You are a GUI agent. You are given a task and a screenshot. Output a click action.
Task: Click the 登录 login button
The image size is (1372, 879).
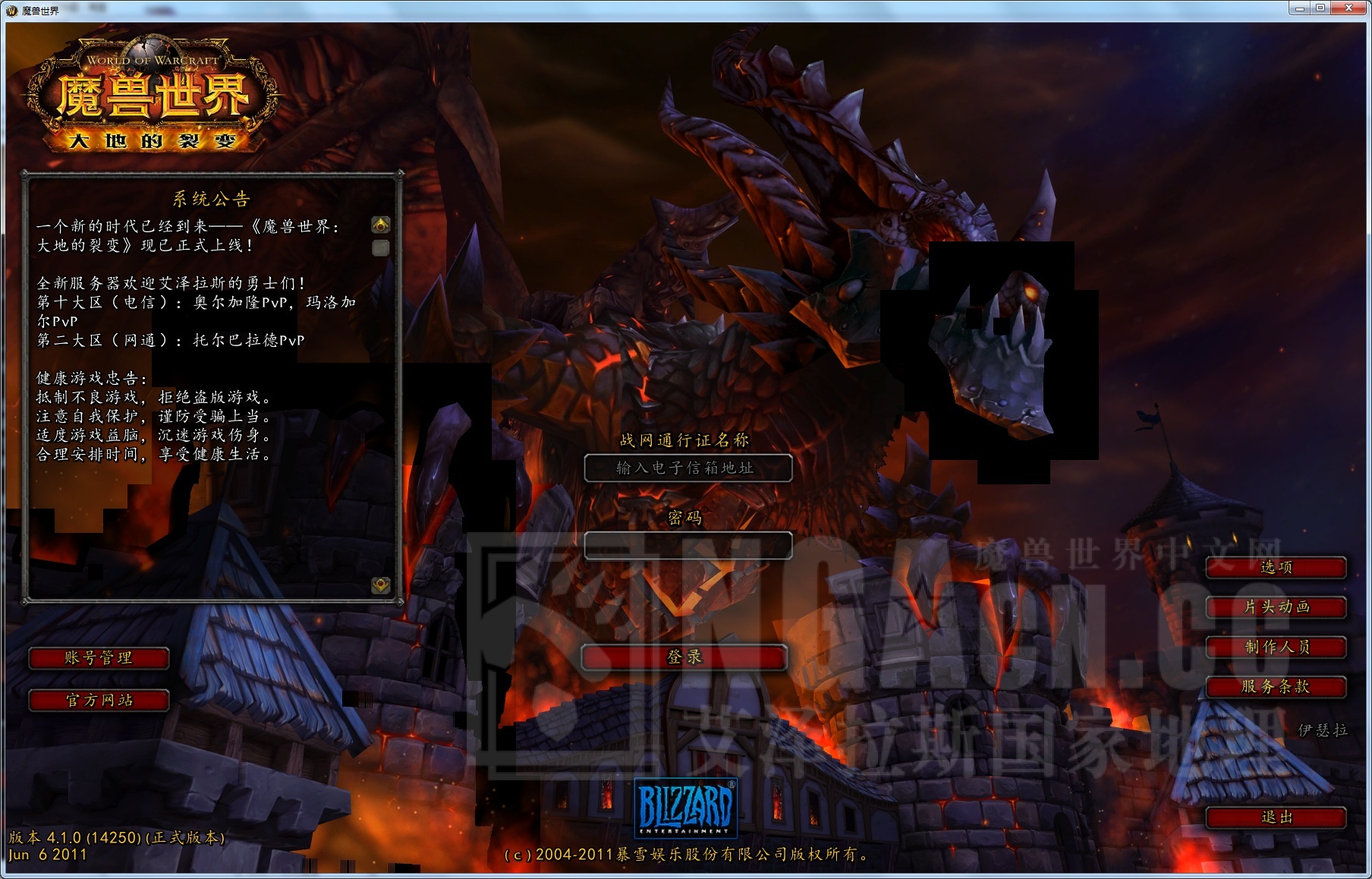coord(684,657)
